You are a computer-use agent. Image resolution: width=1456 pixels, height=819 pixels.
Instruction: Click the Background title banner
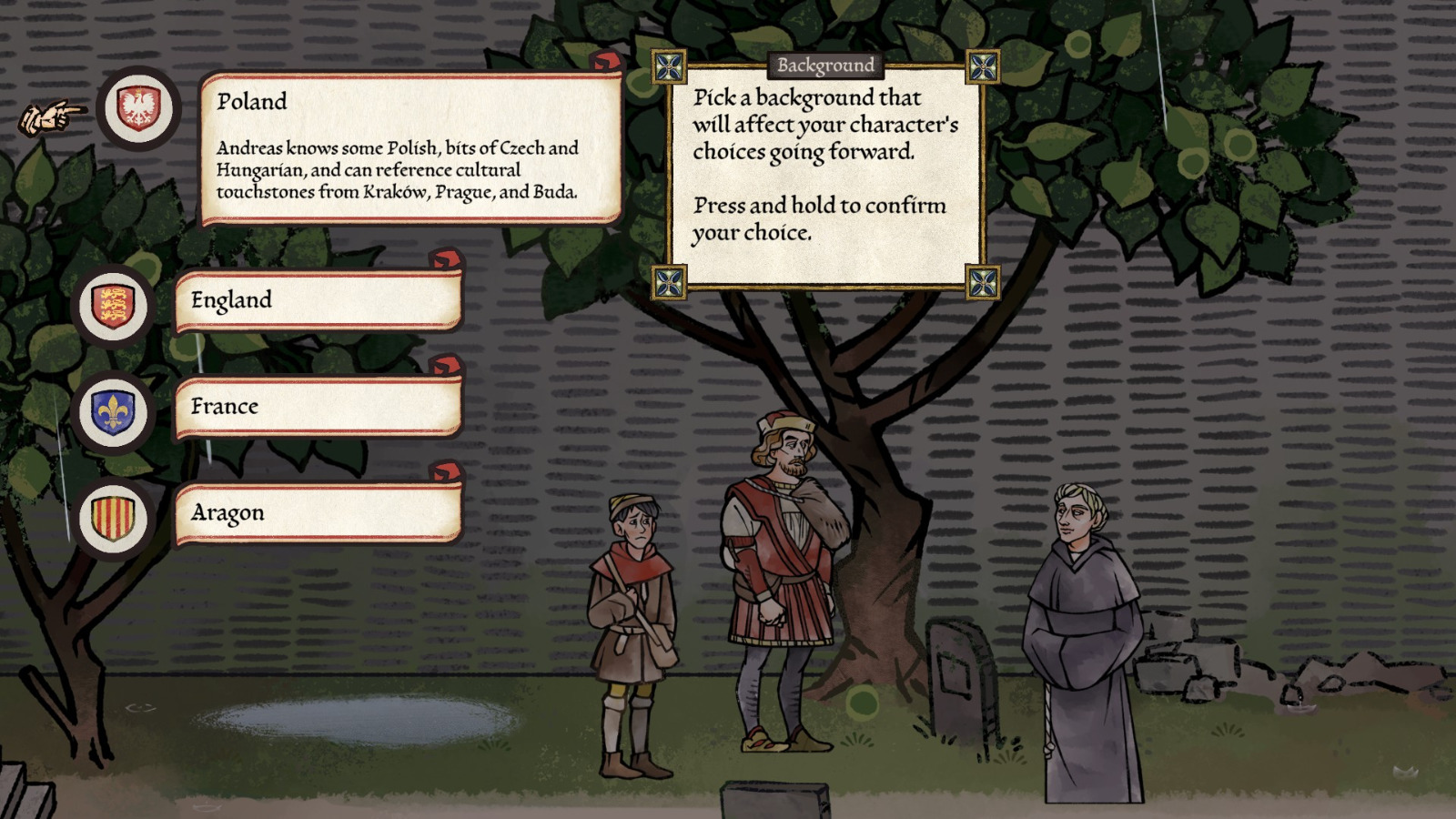[824, 64]
